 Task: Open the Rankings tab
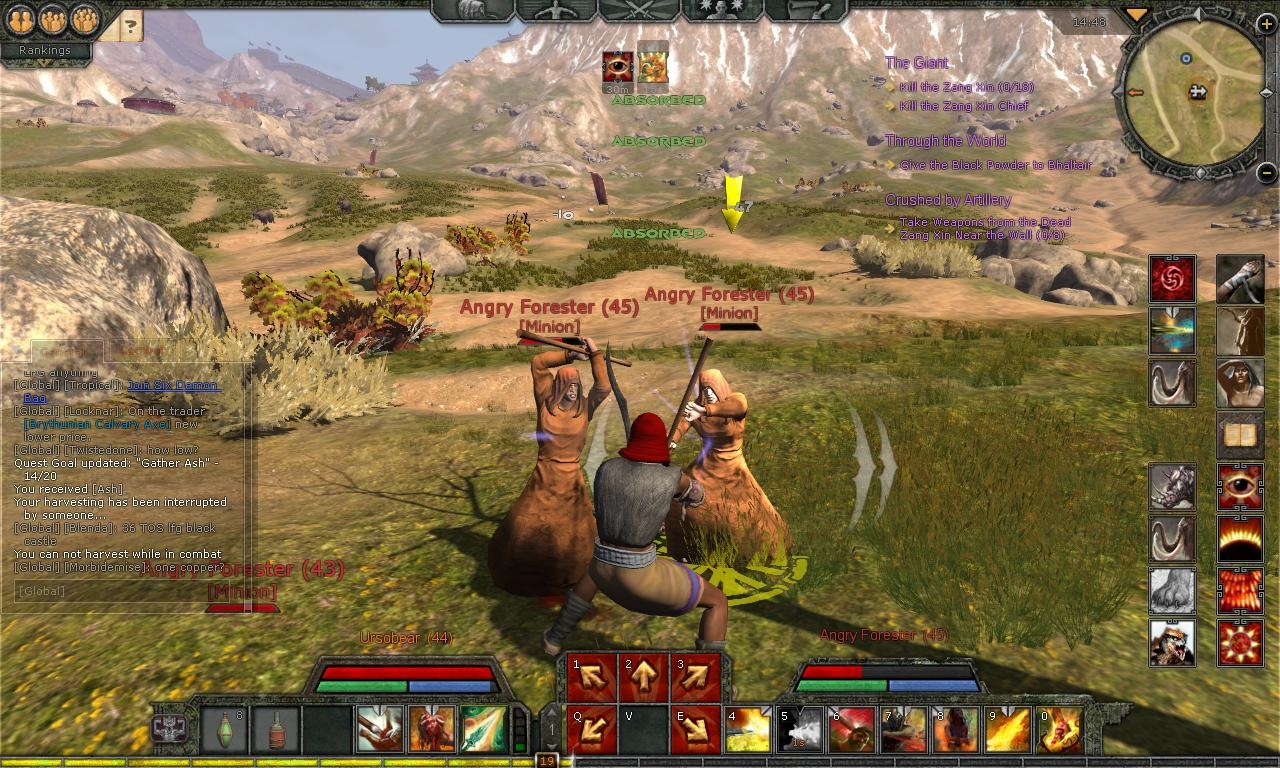(x=46, y=50)
